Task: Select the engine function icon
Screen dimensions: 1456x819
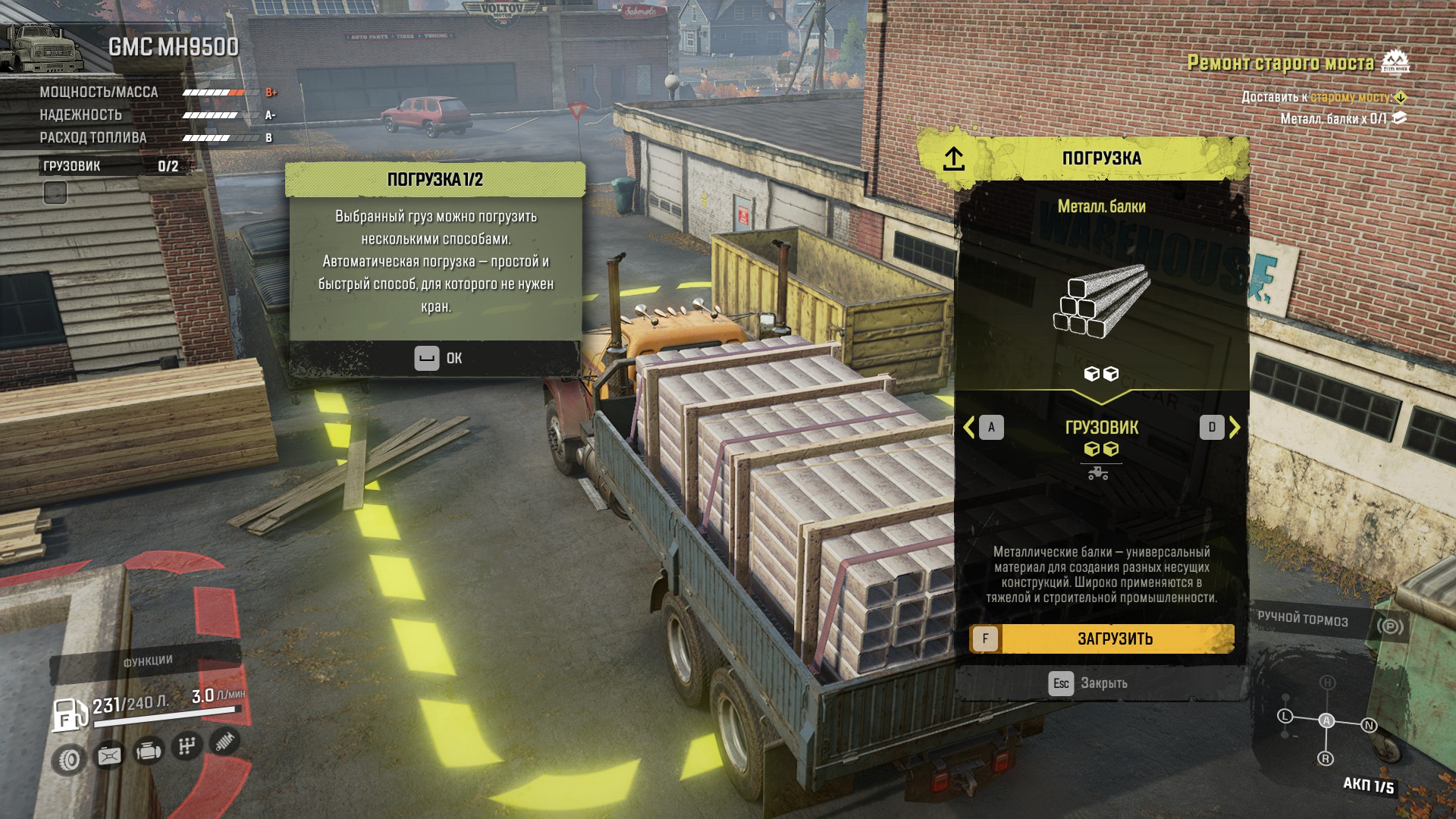Action: coord(149,751)
